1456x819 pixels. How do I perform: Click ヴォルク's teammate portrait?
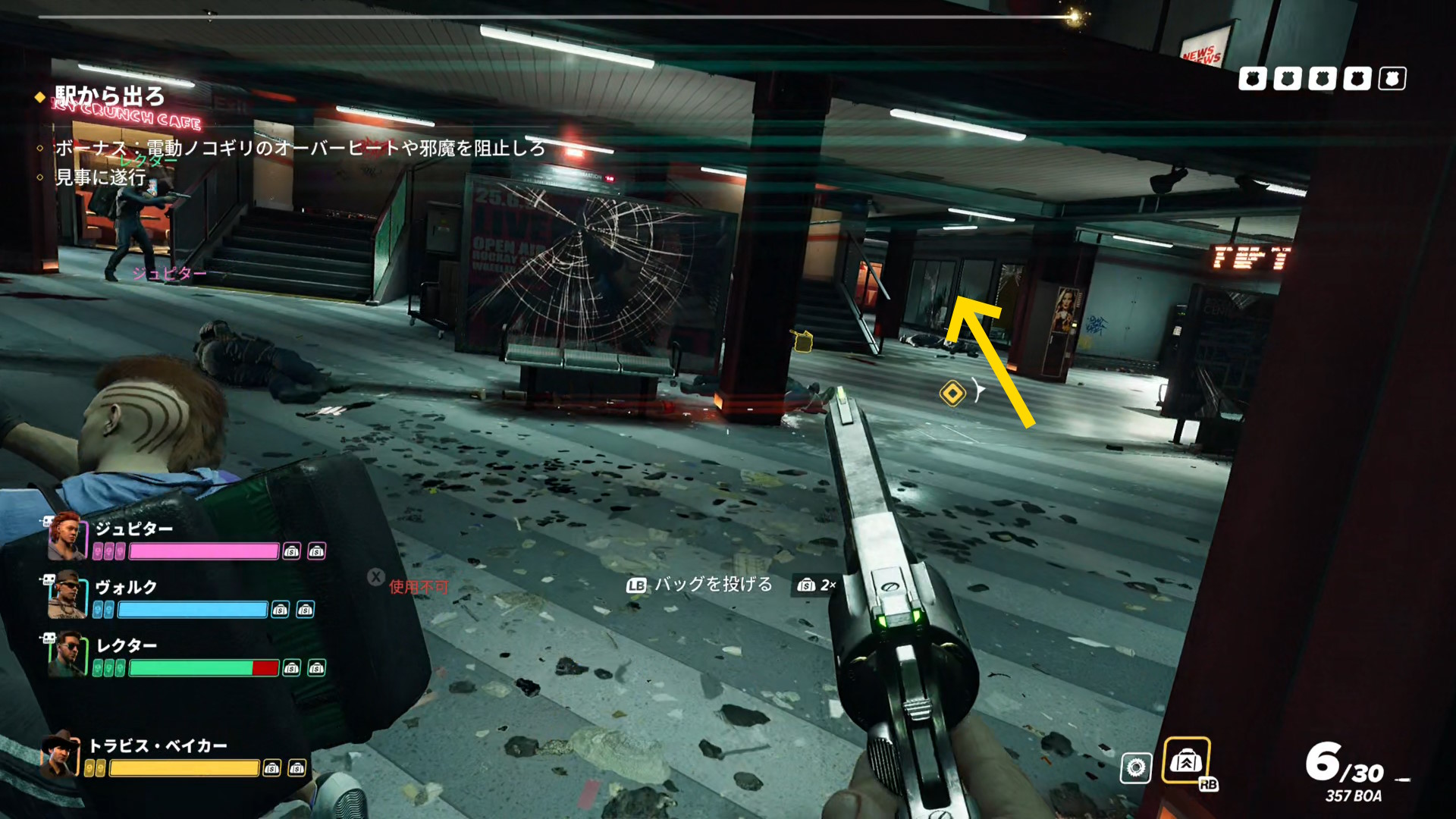coord(66,595)
